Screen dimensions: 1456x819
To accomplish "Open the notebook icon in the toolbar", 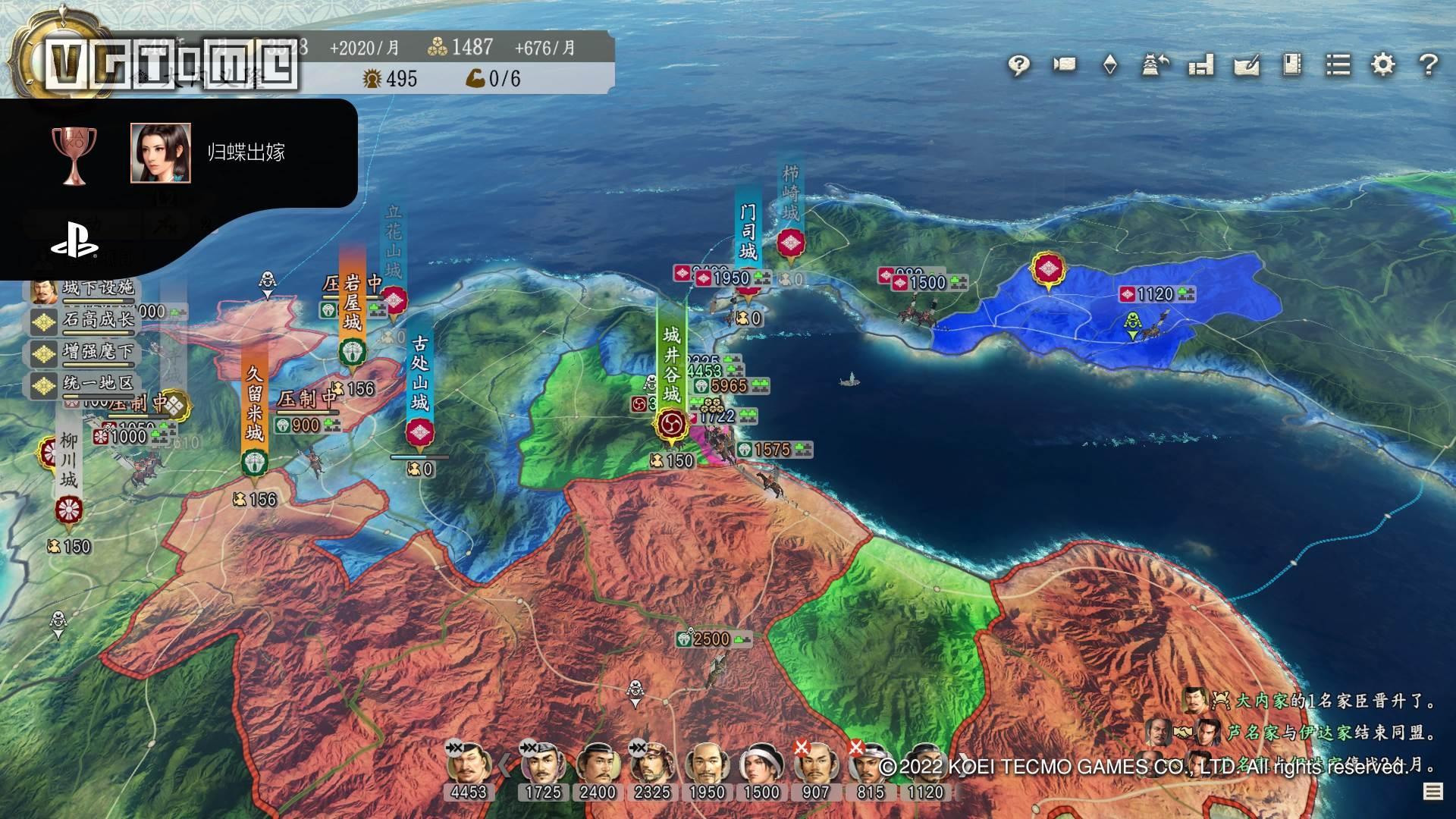I will [x=1291, y=65].
